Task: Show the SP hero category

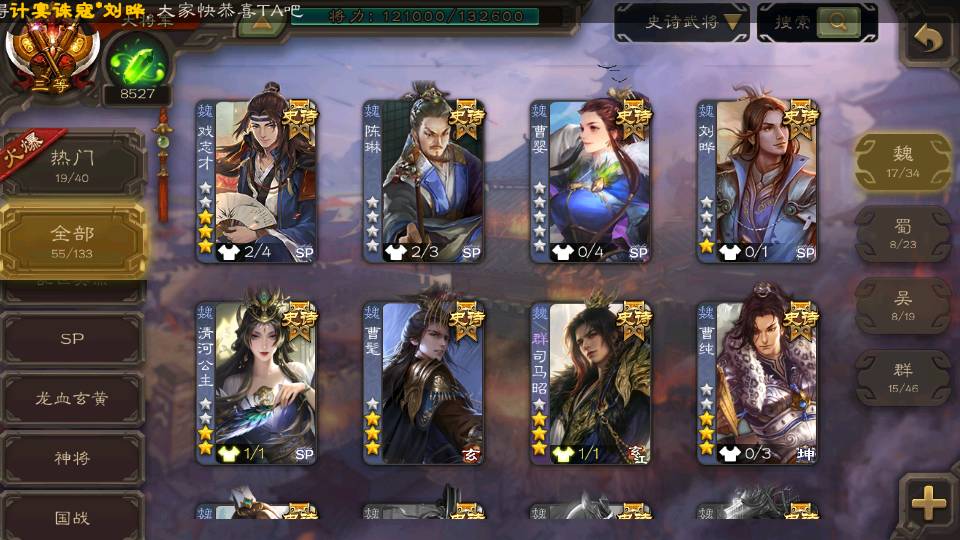Action: coord(72,339)
